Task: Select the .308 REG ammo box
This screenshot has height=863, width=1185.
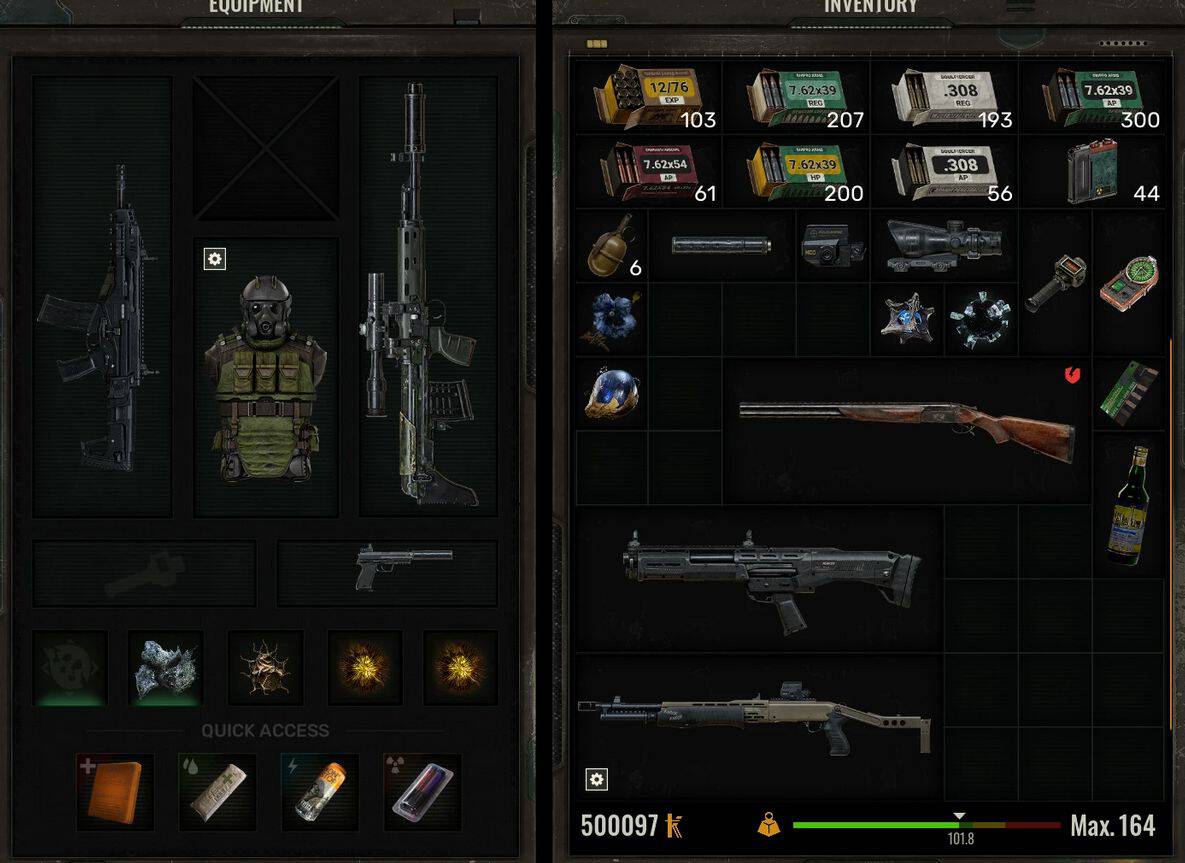Action: click(942, 97)
